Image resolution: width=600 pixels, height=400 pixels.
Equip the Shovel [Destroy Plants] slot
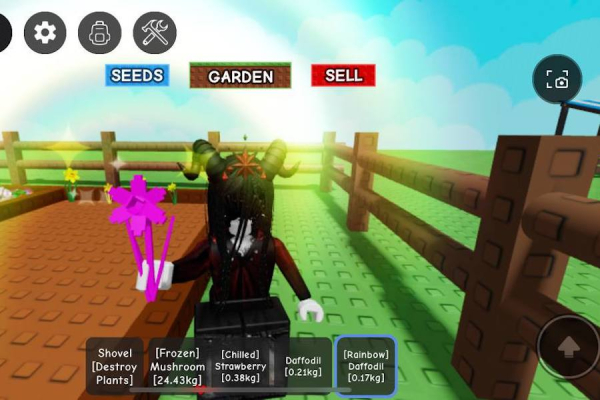[115, 366]
